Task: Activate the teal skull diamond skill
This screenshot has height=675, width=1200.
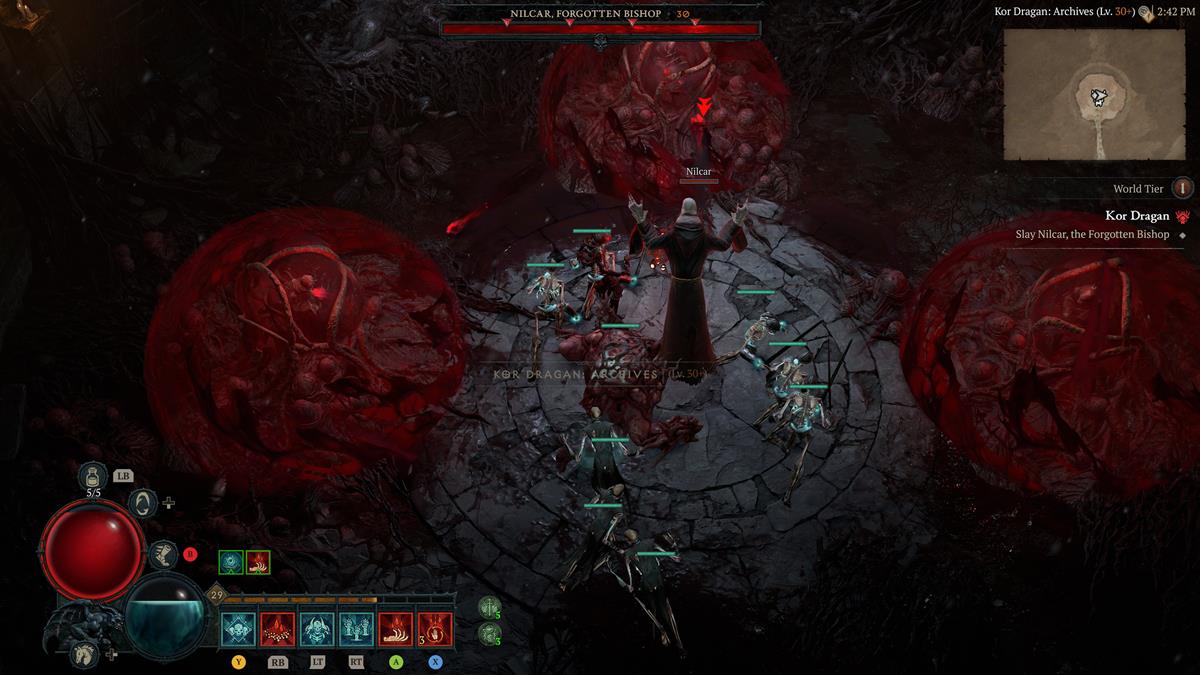Action: [x=238, y=629]
